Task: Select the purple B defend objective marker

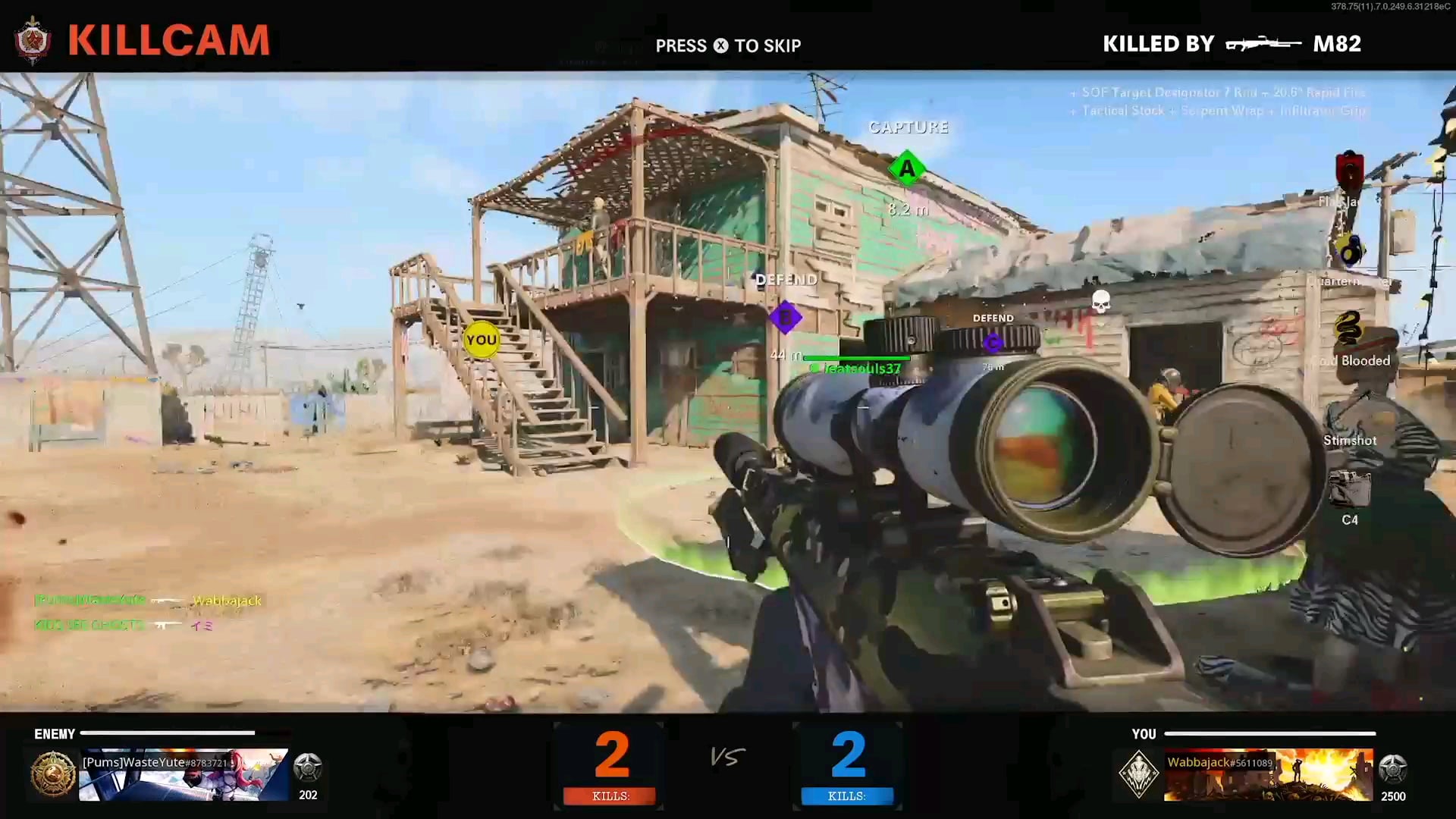Action: point(785,317)
